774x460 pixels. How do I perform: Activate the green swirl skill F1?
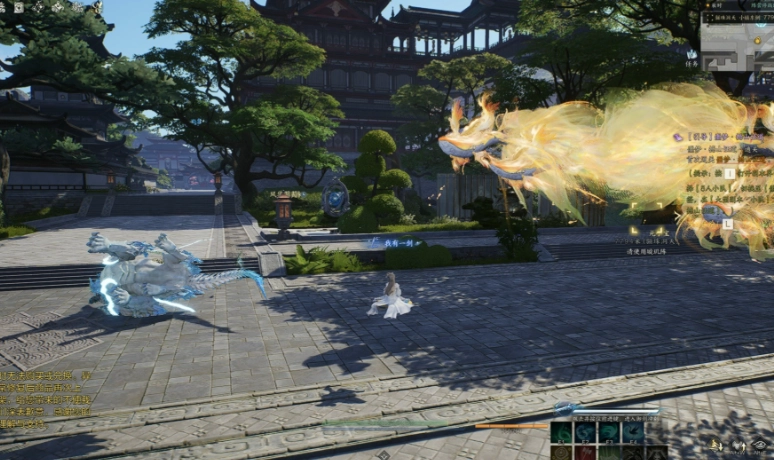pos(561,431)
